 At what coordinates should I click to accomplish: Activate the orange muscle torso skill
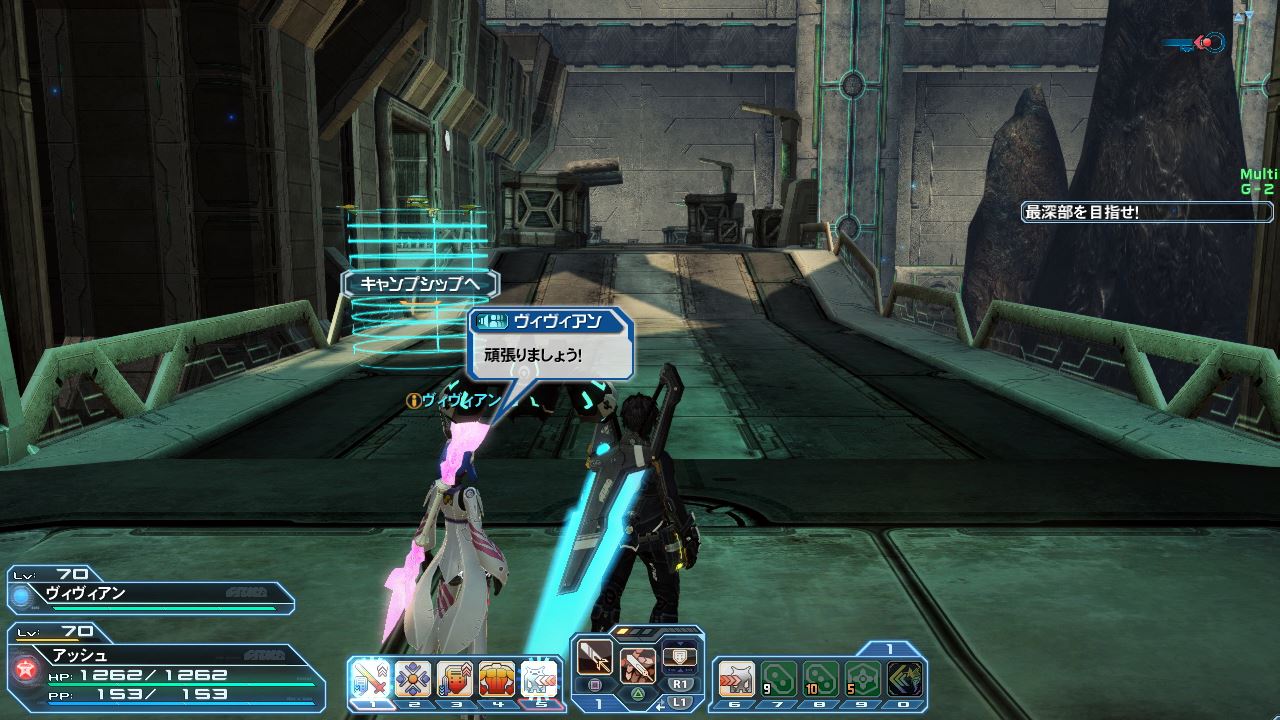click(x=495, y=680)
